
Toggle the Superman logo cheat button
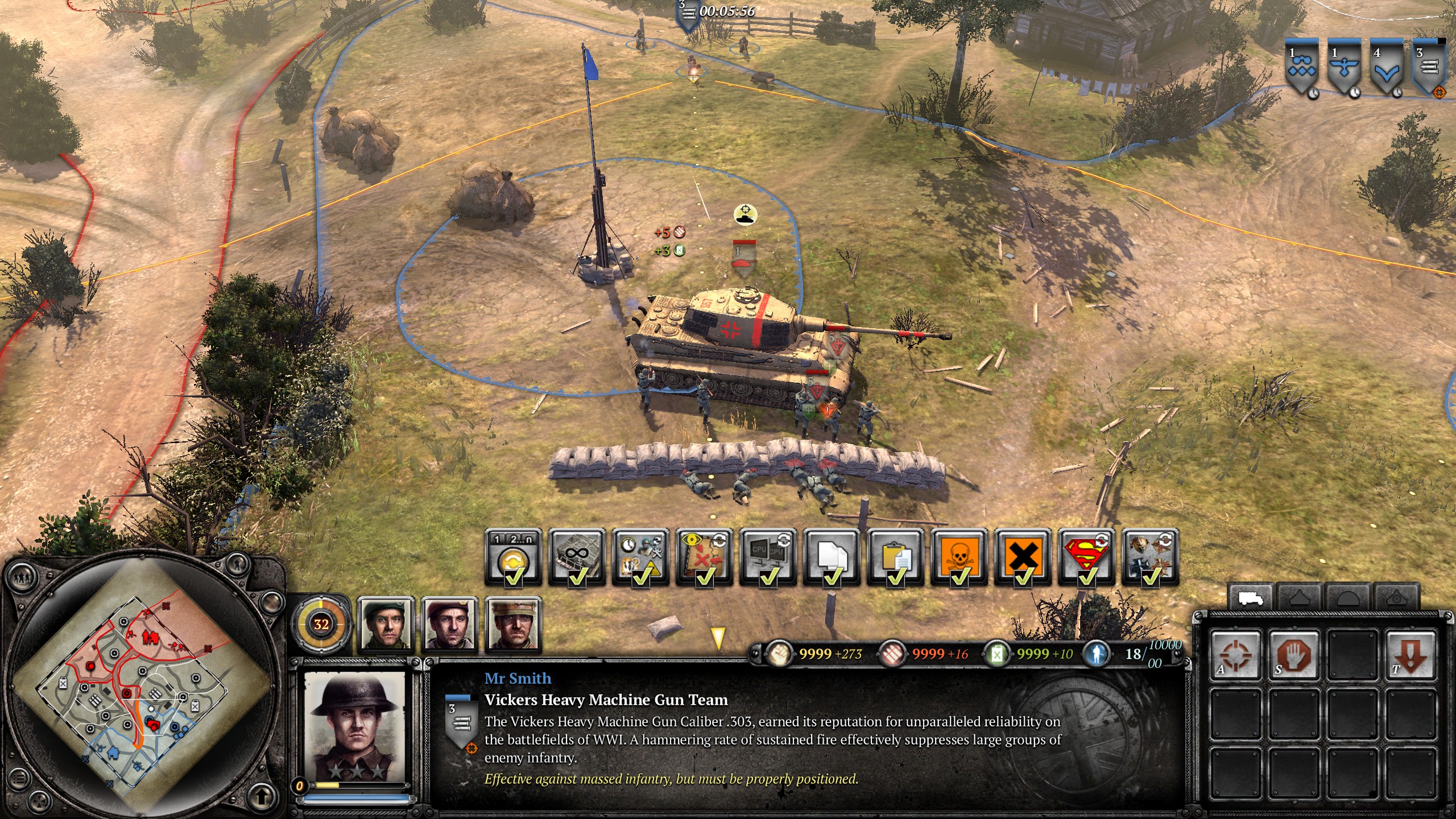[x=1087, y=557]
